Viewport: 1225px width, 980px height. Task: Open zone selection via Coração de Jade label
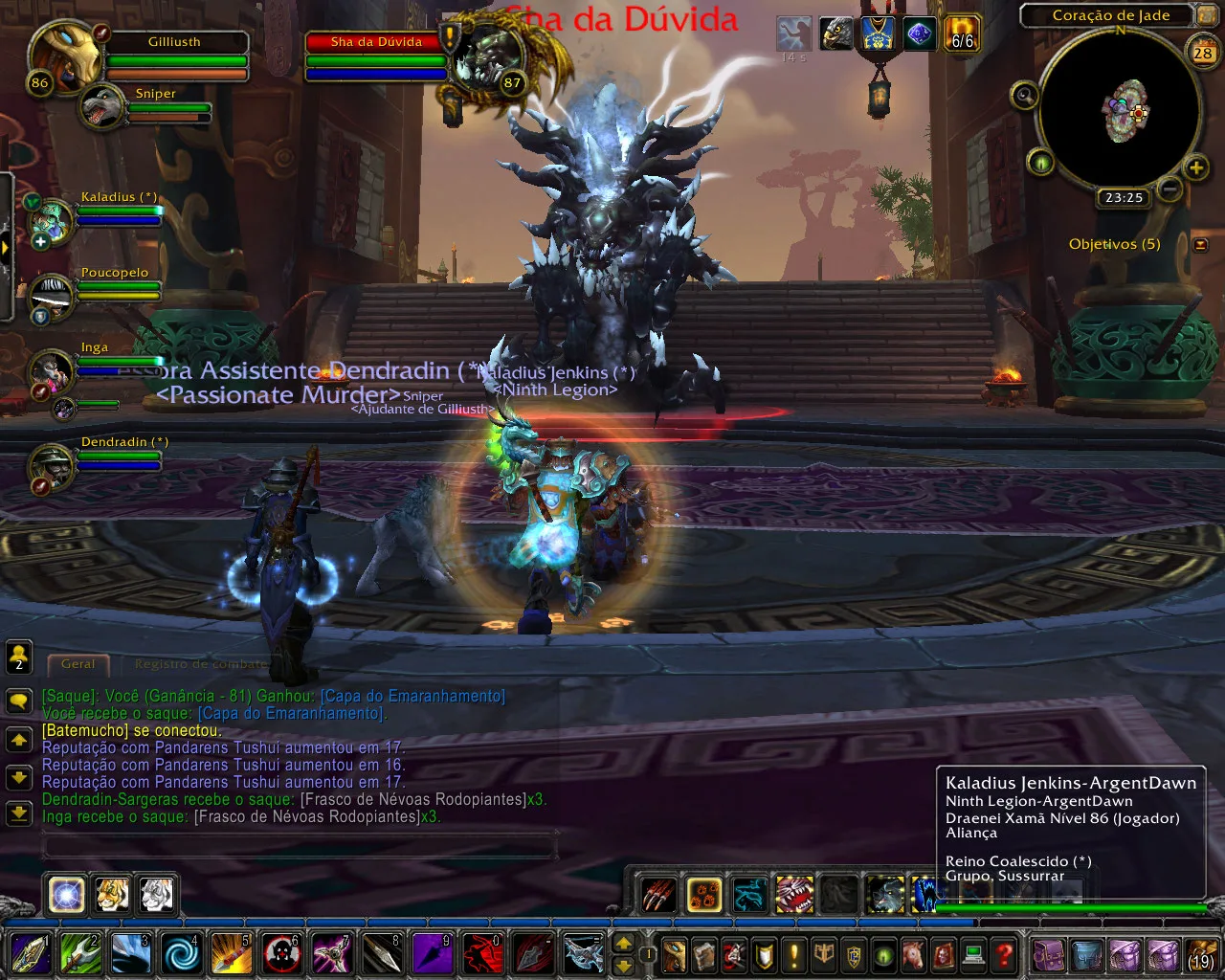pyautogui.click(x=1110, y=15)
